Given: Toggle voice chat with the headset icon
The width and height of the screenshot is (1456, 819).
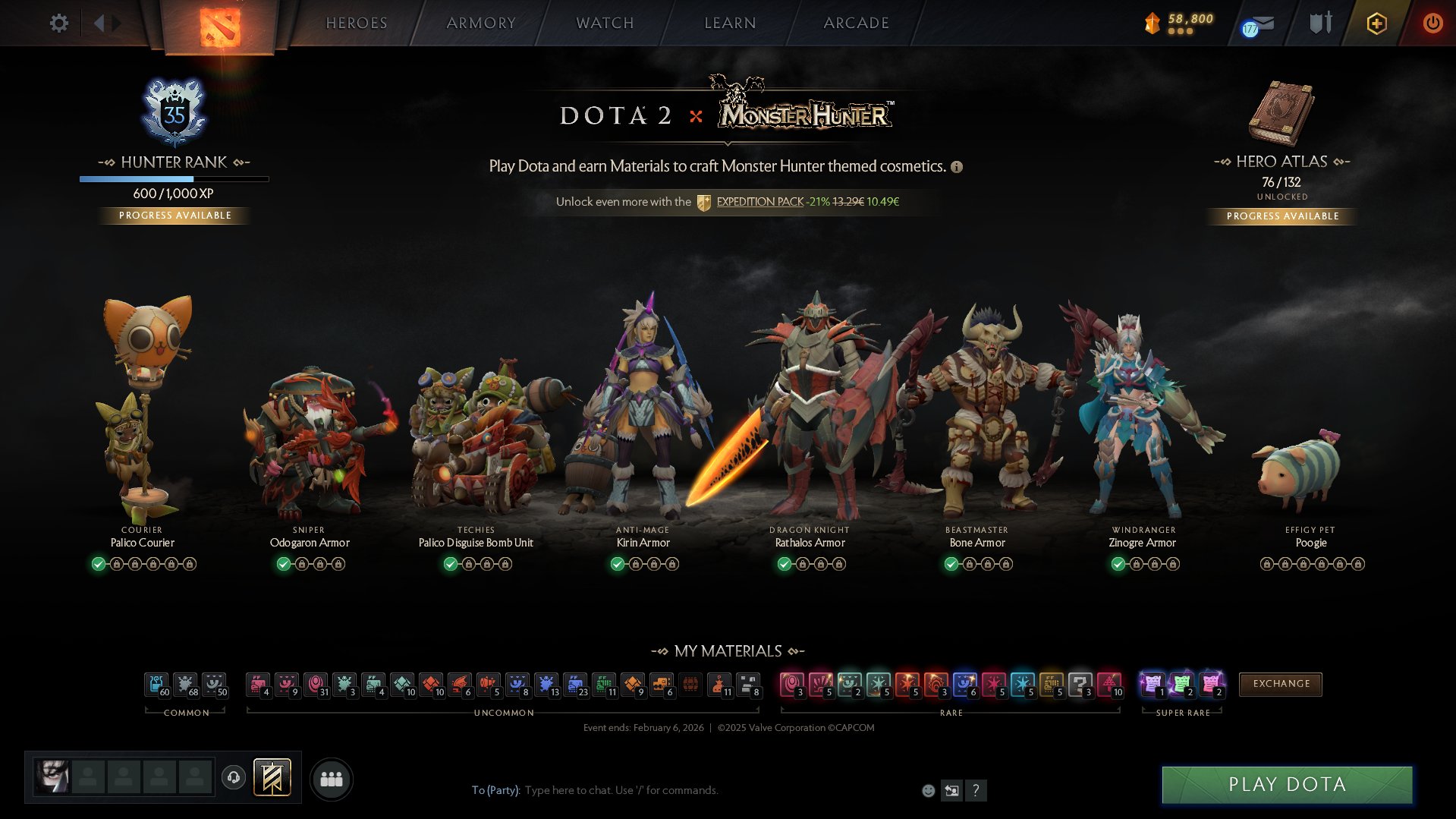Looking at the screenshot, I should tap(233, 778).
